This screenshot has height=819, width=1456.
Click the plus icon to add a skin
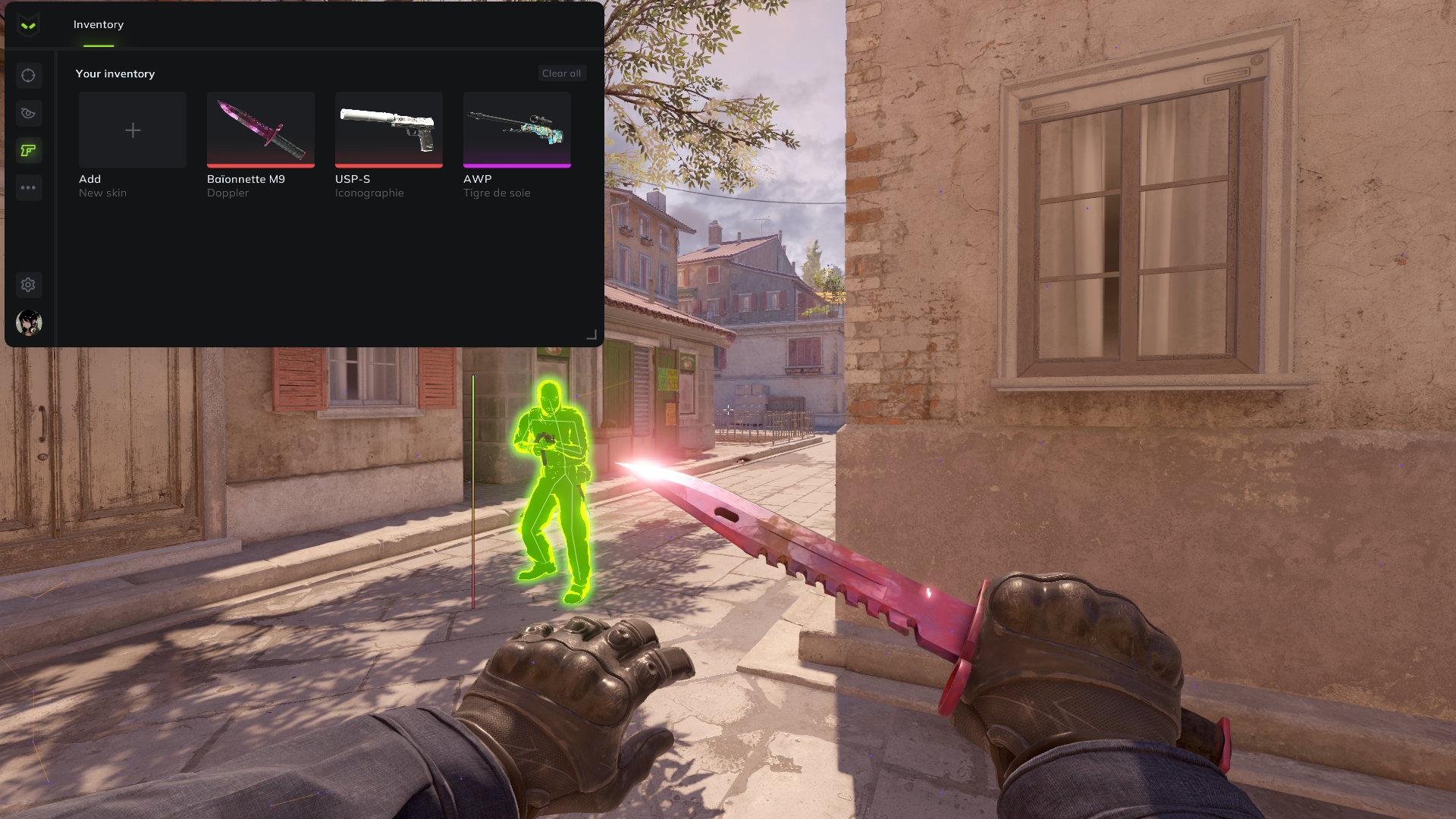pyautogui.click(x=132, y=130)
